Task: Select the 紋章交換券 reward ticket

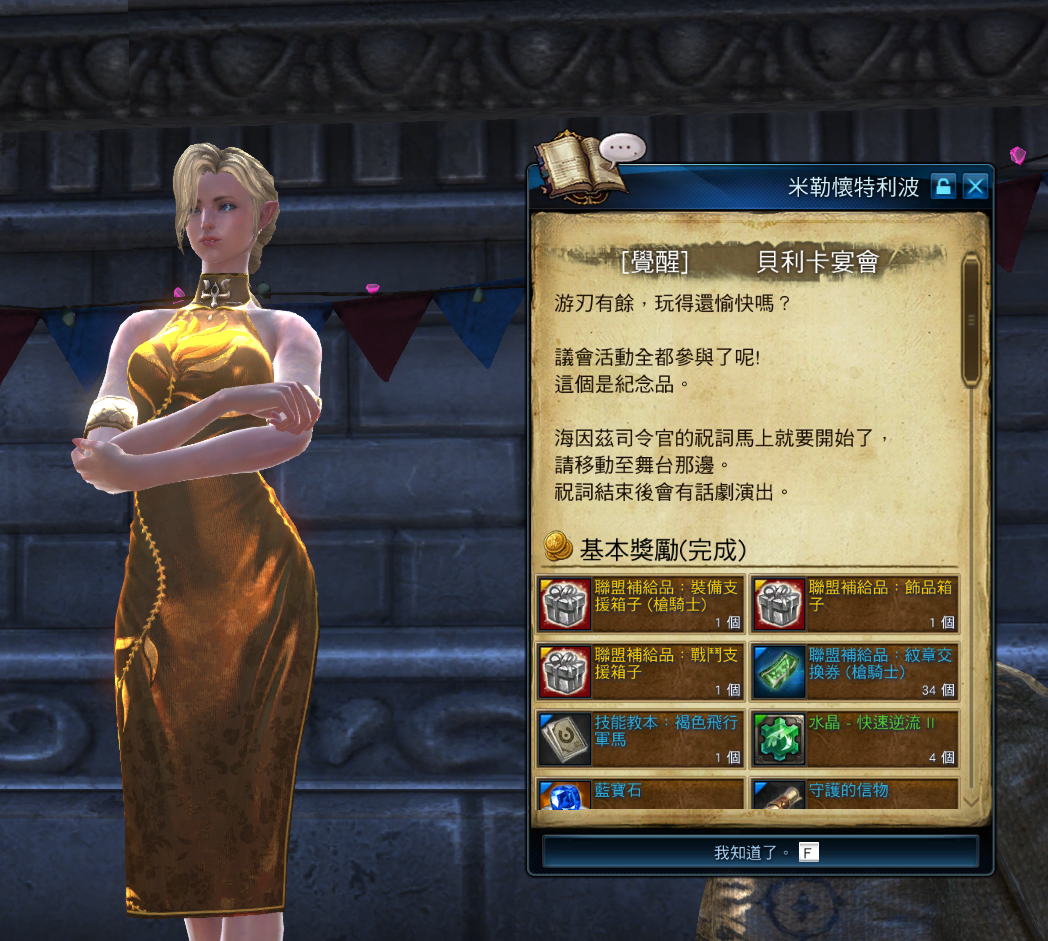Action: click(x=854, y=671)
